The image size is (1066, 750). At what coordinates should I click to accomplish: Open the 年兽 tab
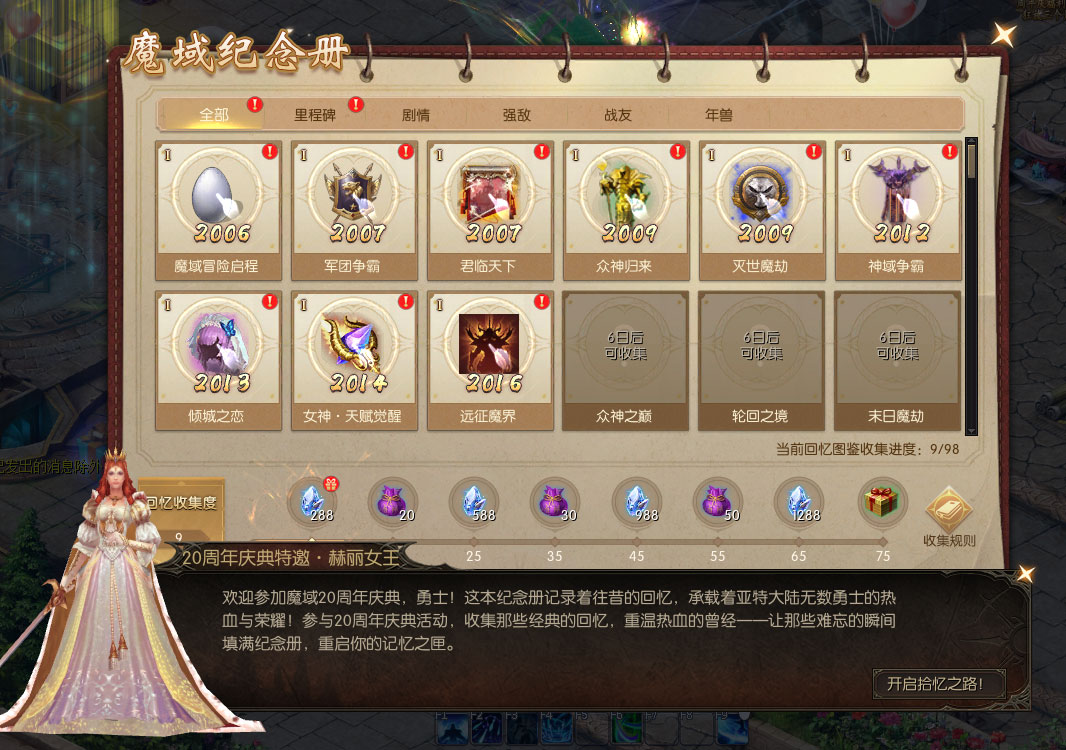[719, 115]
